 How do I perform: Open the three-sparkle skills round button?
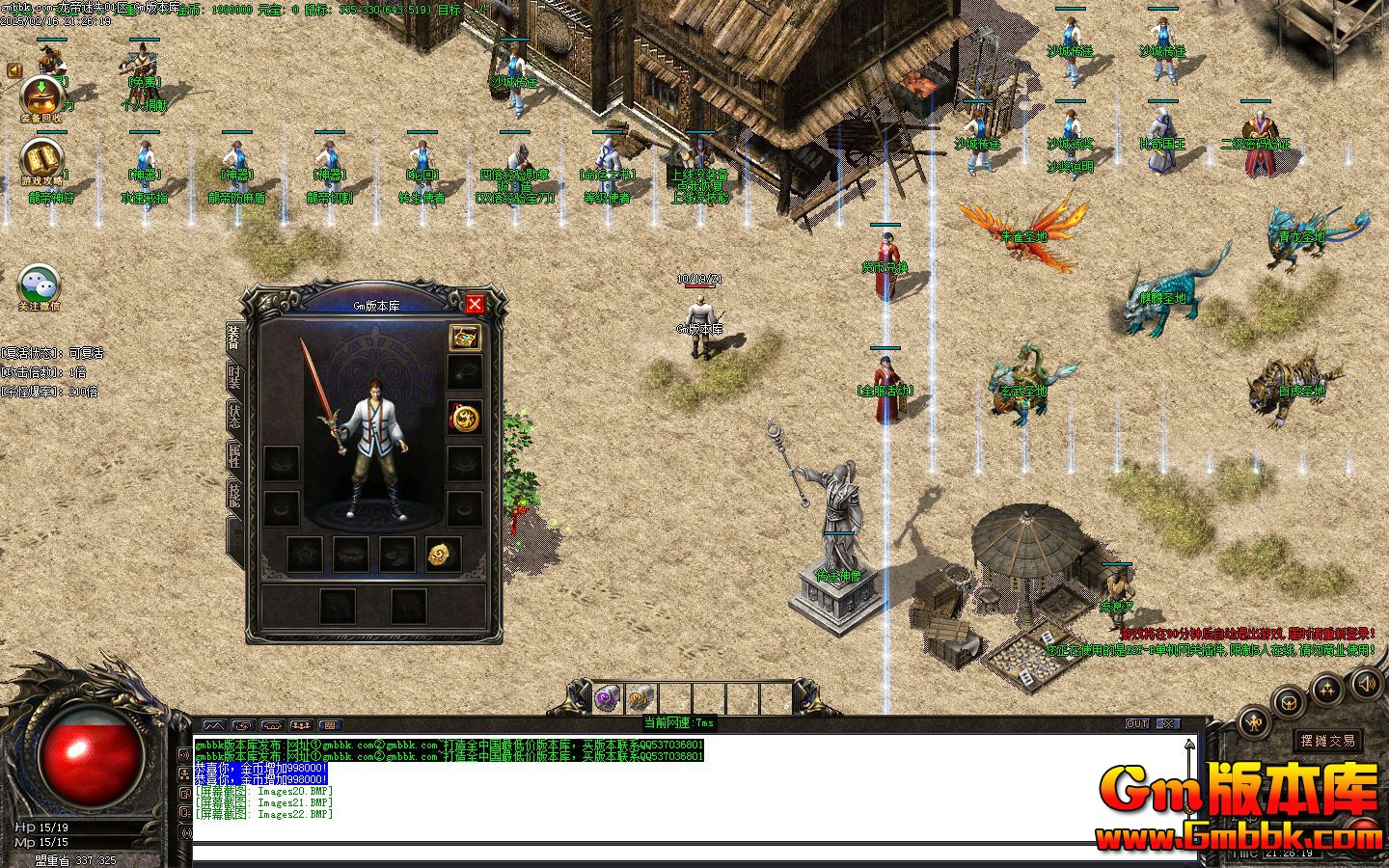pyautogui.click(x=1328, y=689)
